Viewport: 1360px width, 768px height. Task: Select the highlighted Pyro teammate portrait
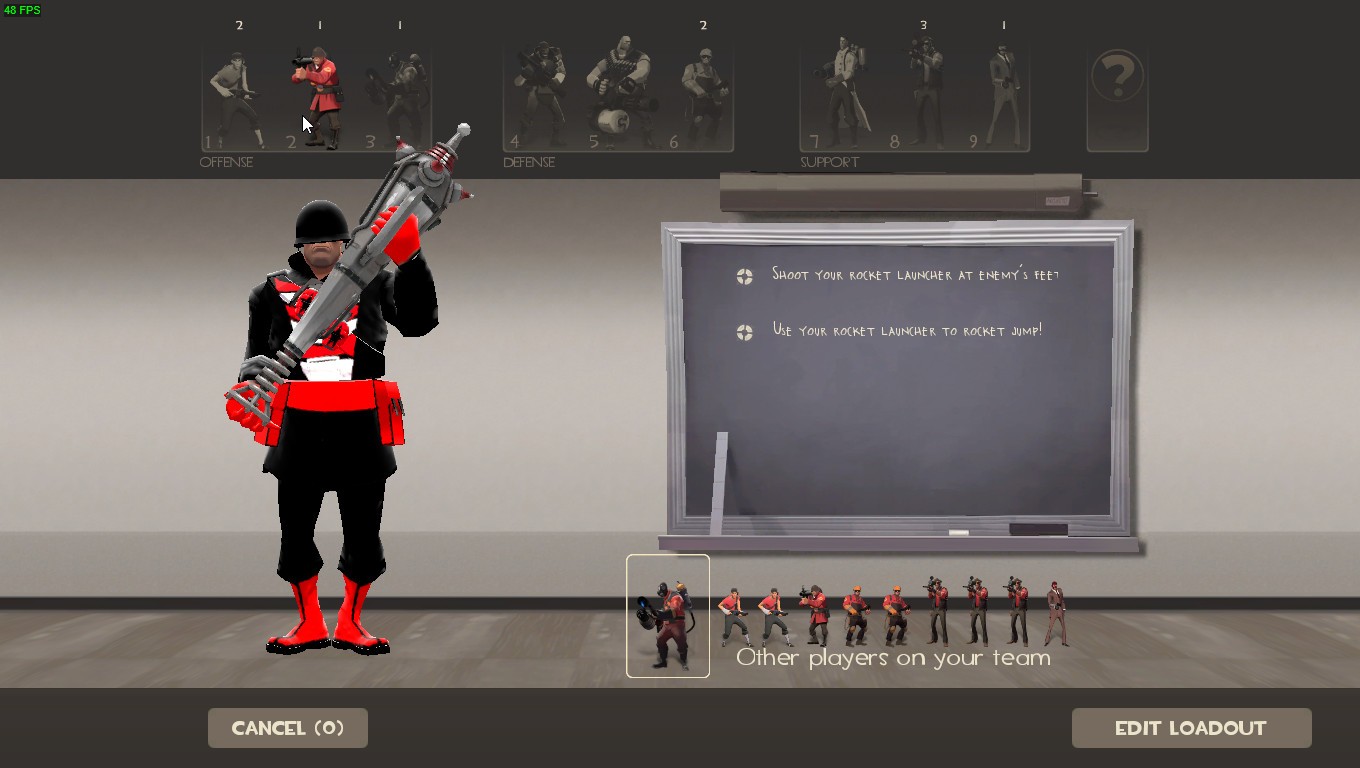668,615
